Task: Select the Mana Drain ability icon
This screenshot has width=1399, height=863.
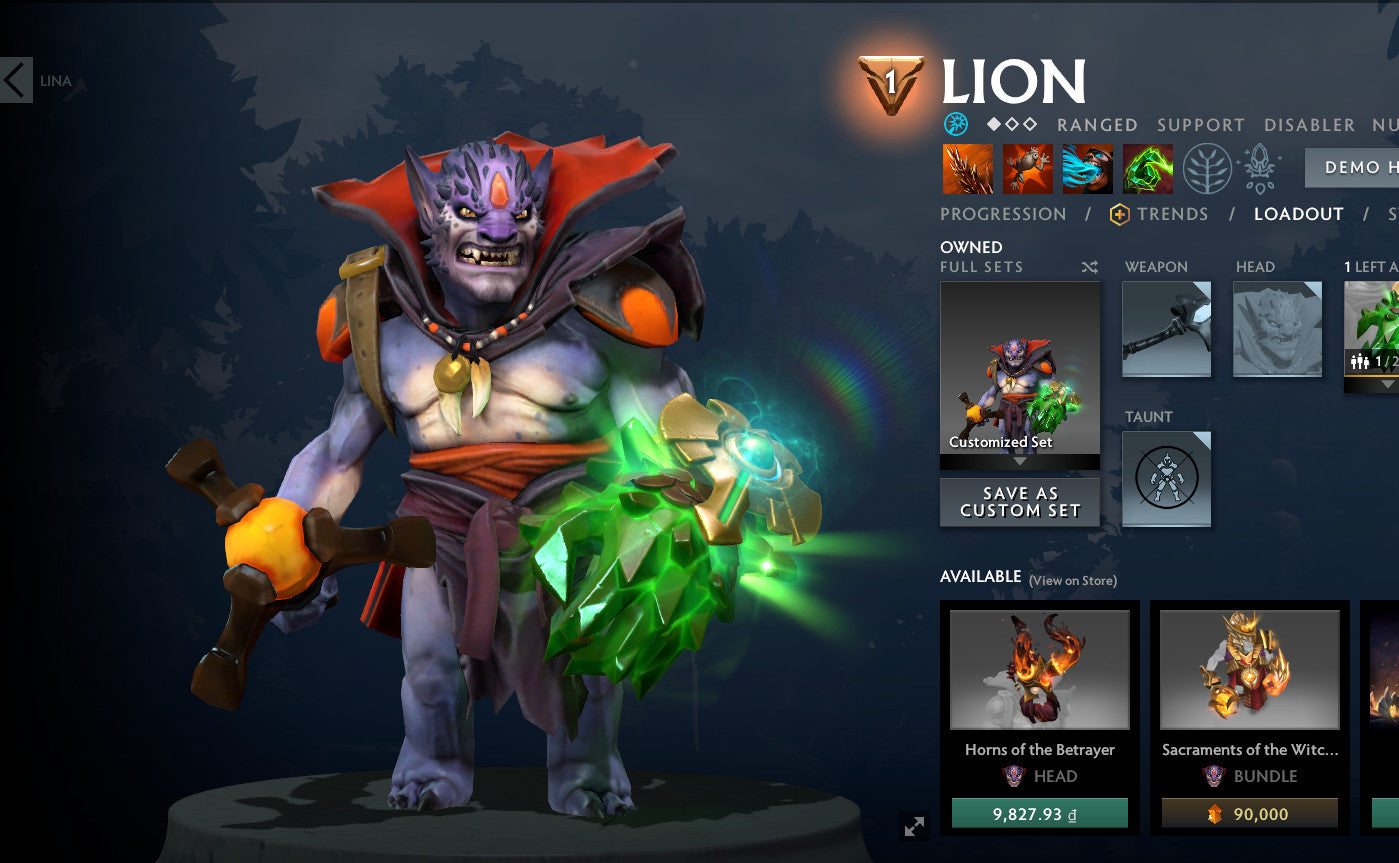Action: (1087, 169)
